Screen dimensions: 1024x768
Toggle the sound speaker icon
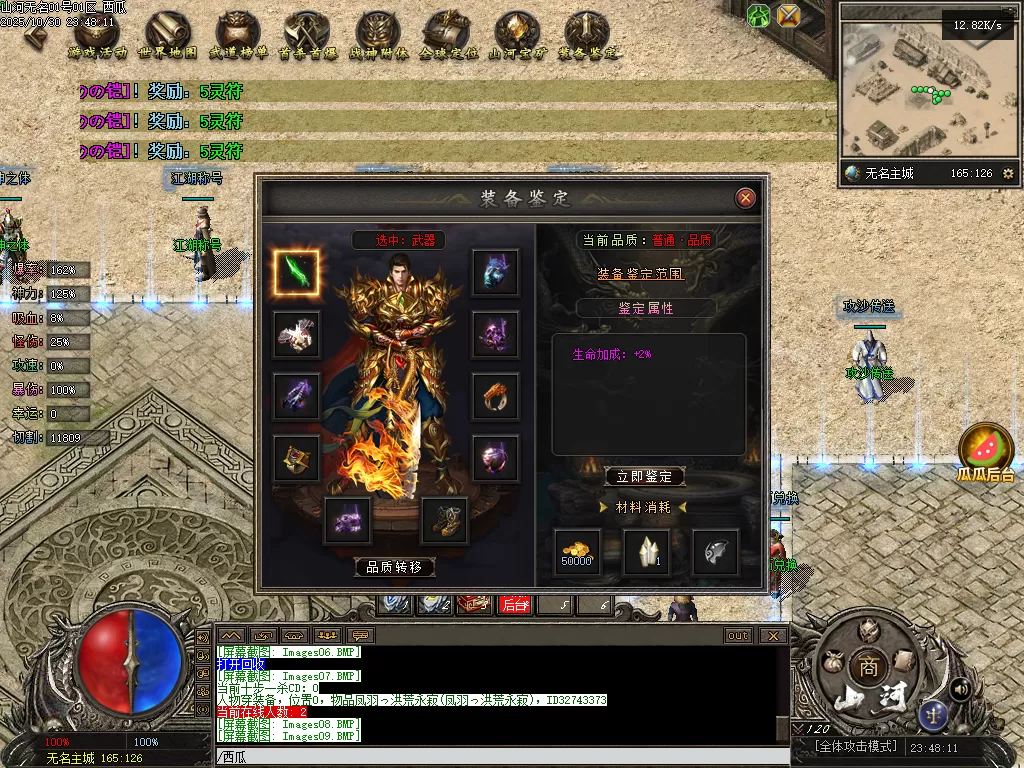(960, 688)
